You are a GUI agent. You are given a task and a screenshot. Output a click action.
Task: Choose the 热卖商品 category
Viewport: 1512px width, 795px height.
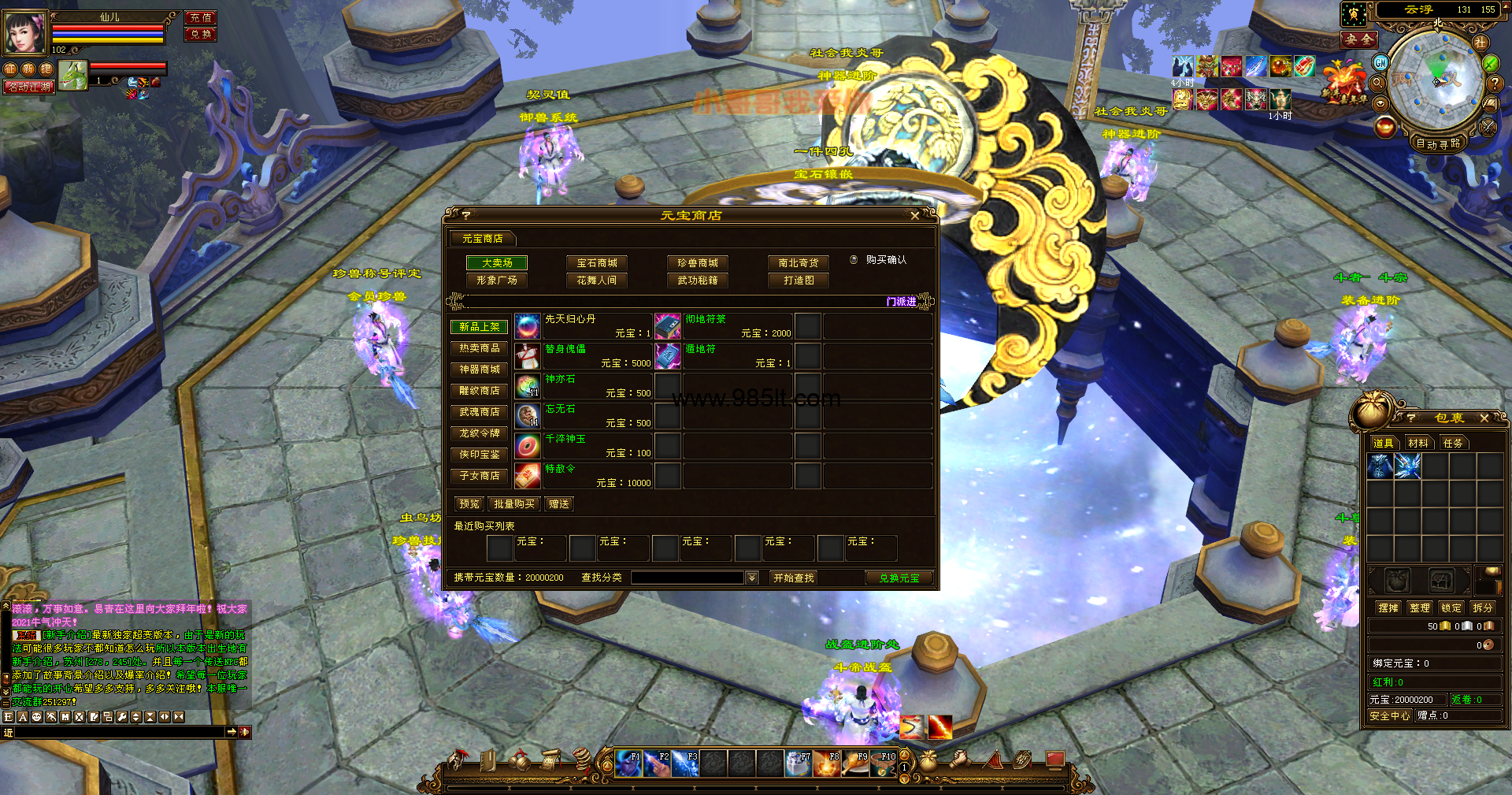click(480, 348)
